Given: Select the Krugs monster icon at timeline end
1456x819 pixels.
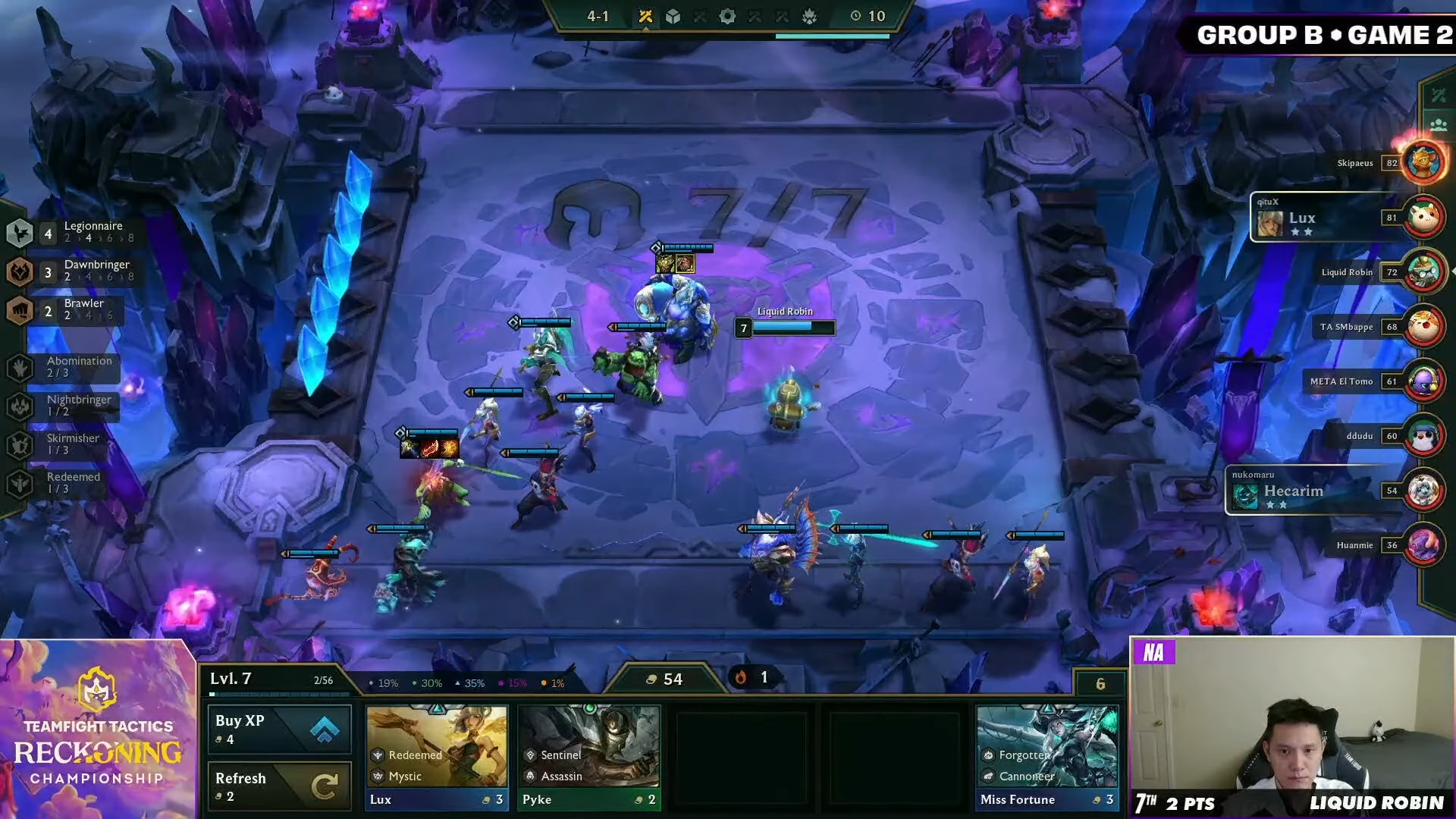Looking at the screenshot, I should [811, 15].
